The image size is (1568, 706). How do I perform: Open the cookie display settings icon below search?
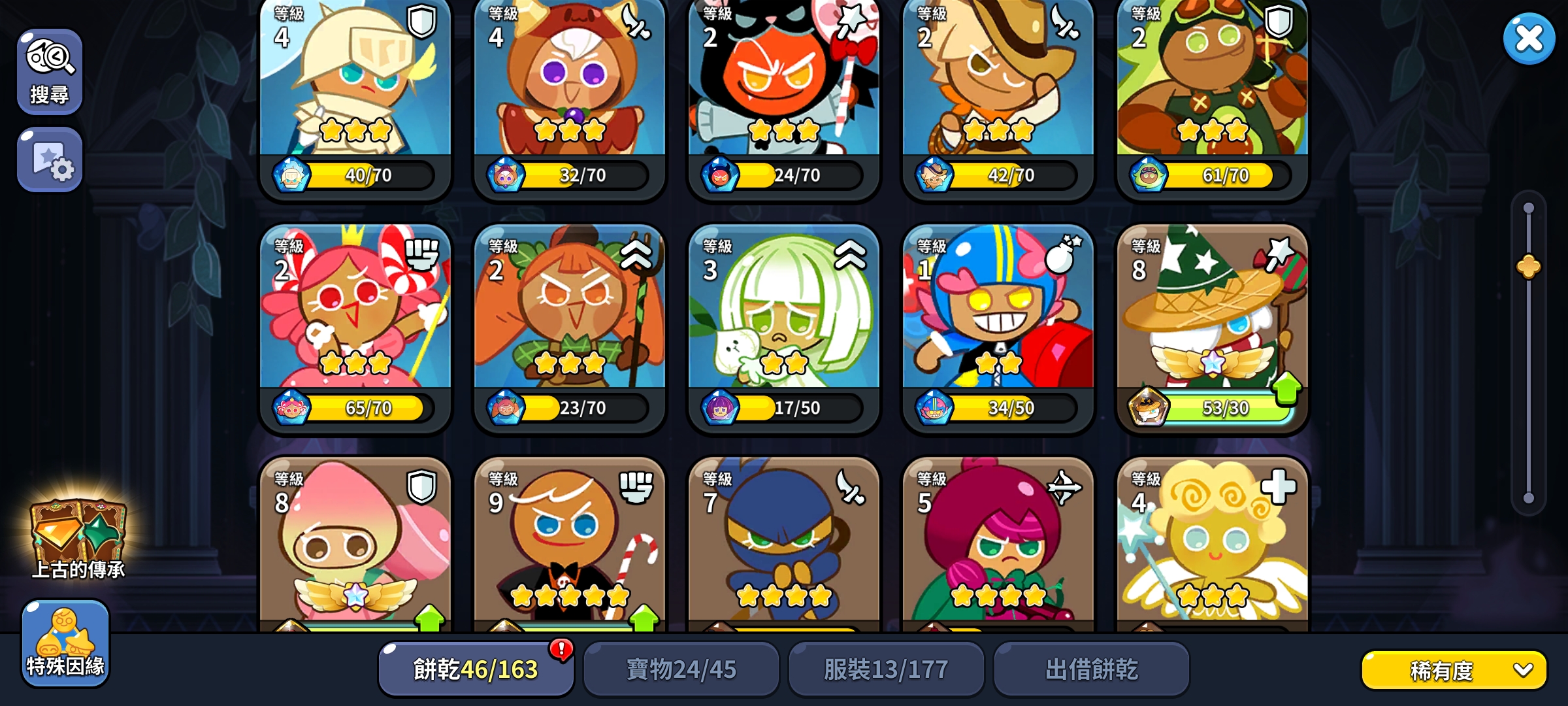click(50, 157)
